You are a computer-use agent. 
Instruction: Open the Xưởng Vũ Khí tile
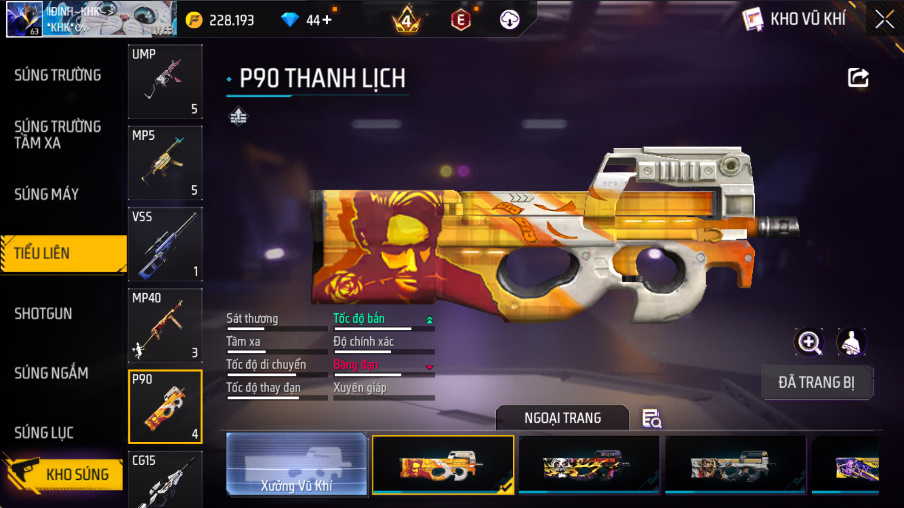296,465
